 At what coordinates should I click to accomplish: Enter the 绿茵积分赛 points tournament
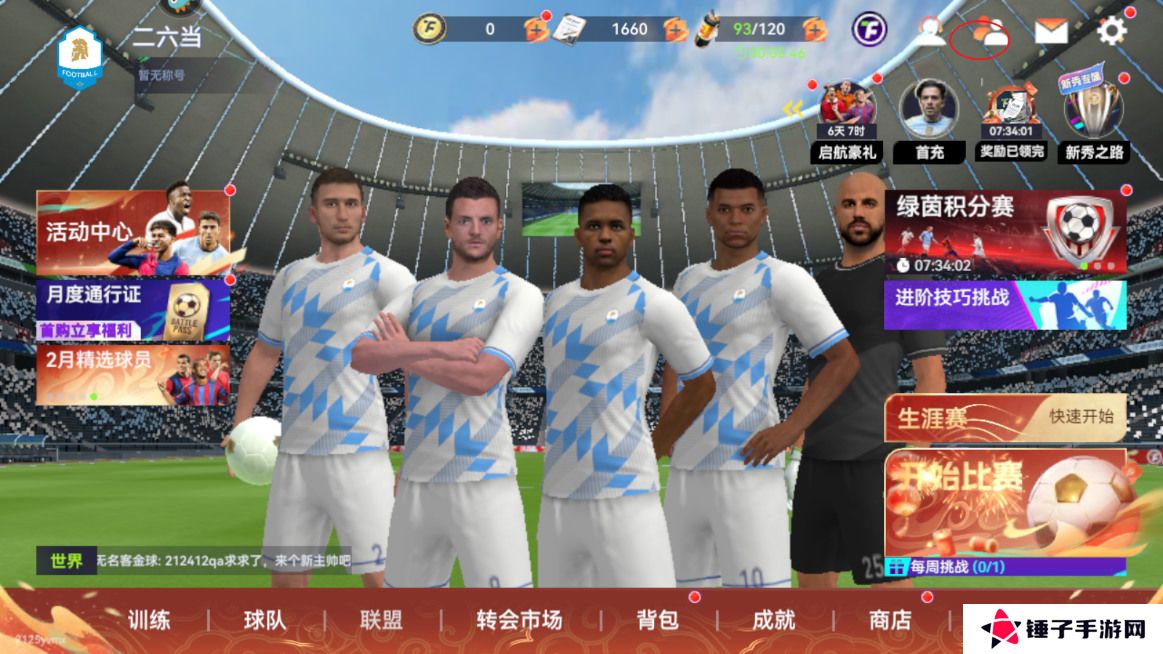tap(1004, 232)
